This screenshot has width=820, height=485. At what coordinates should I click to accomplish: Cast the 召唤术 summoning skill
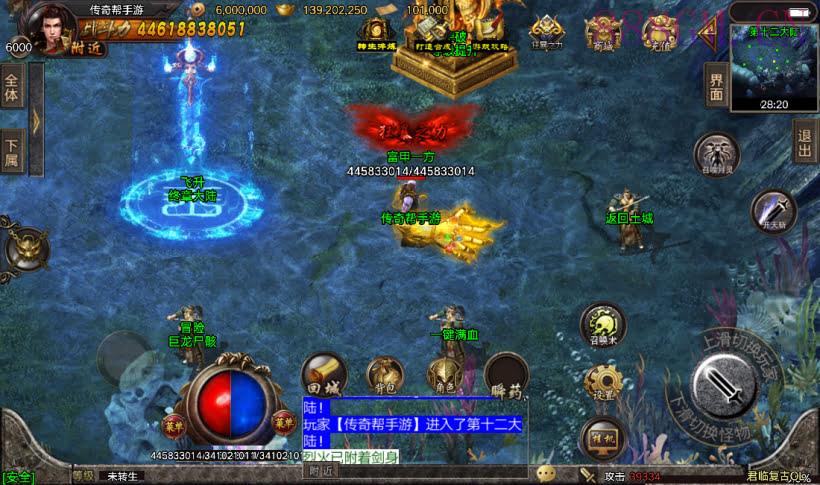(x=604, y=326)
